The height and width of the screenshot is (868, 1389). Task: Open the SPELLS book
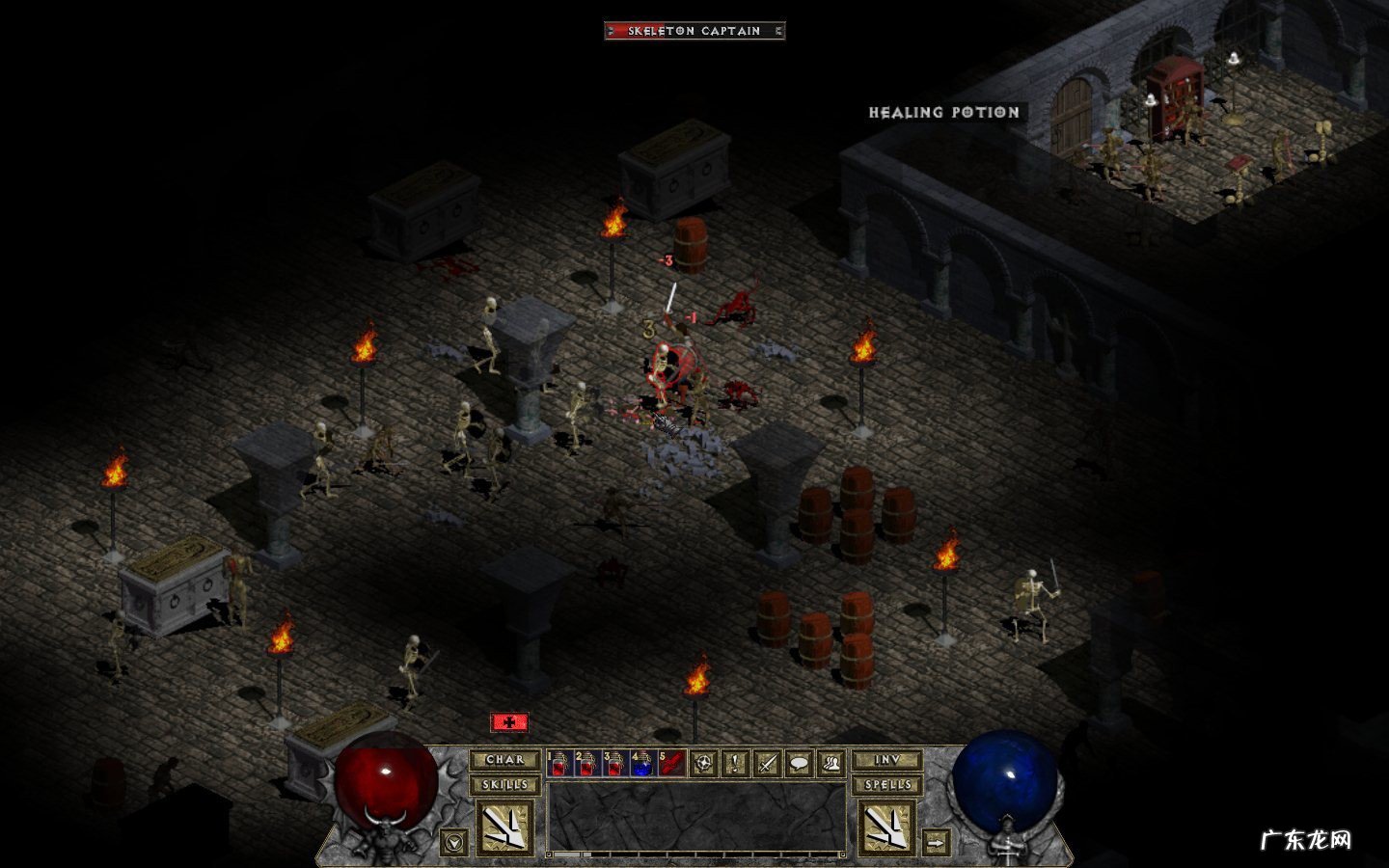click(x=887, y=784)
